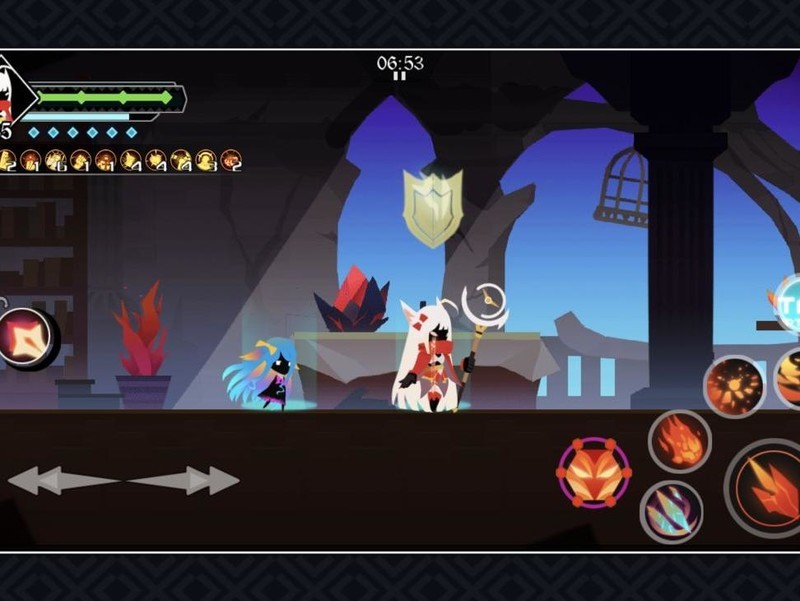Activate the orange fox mask ability
The height and width of the screenshot is (601, 800).
(594, 471)
